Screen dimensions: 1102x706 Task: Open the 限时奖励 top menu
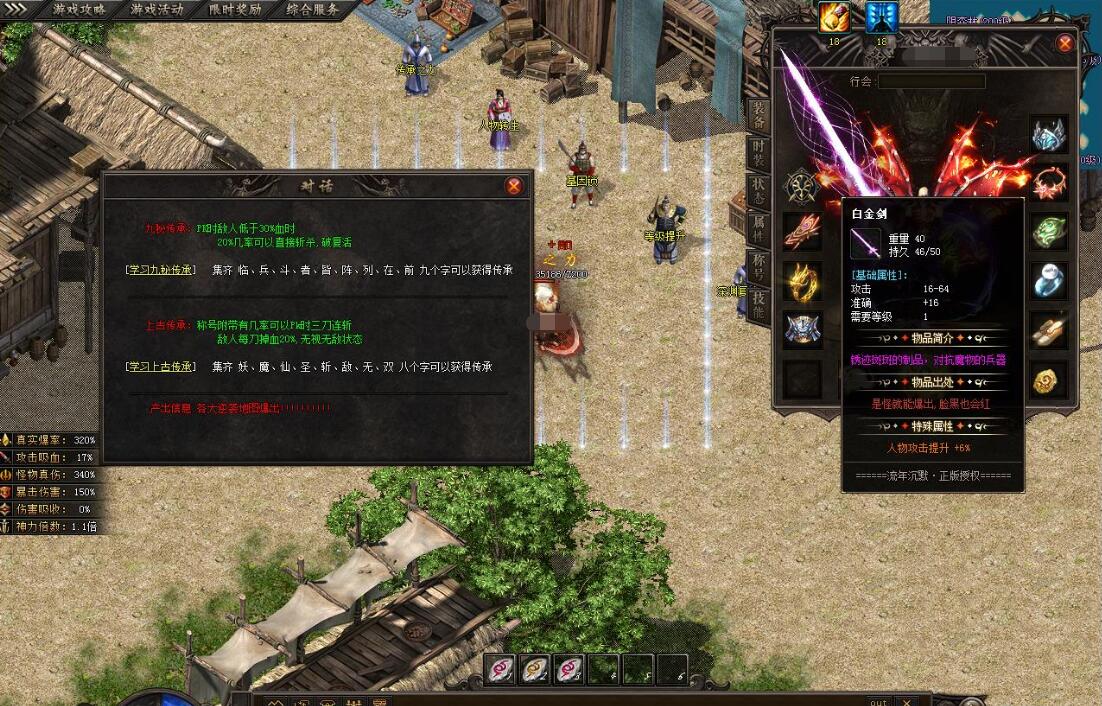click(x=235, y=10)
